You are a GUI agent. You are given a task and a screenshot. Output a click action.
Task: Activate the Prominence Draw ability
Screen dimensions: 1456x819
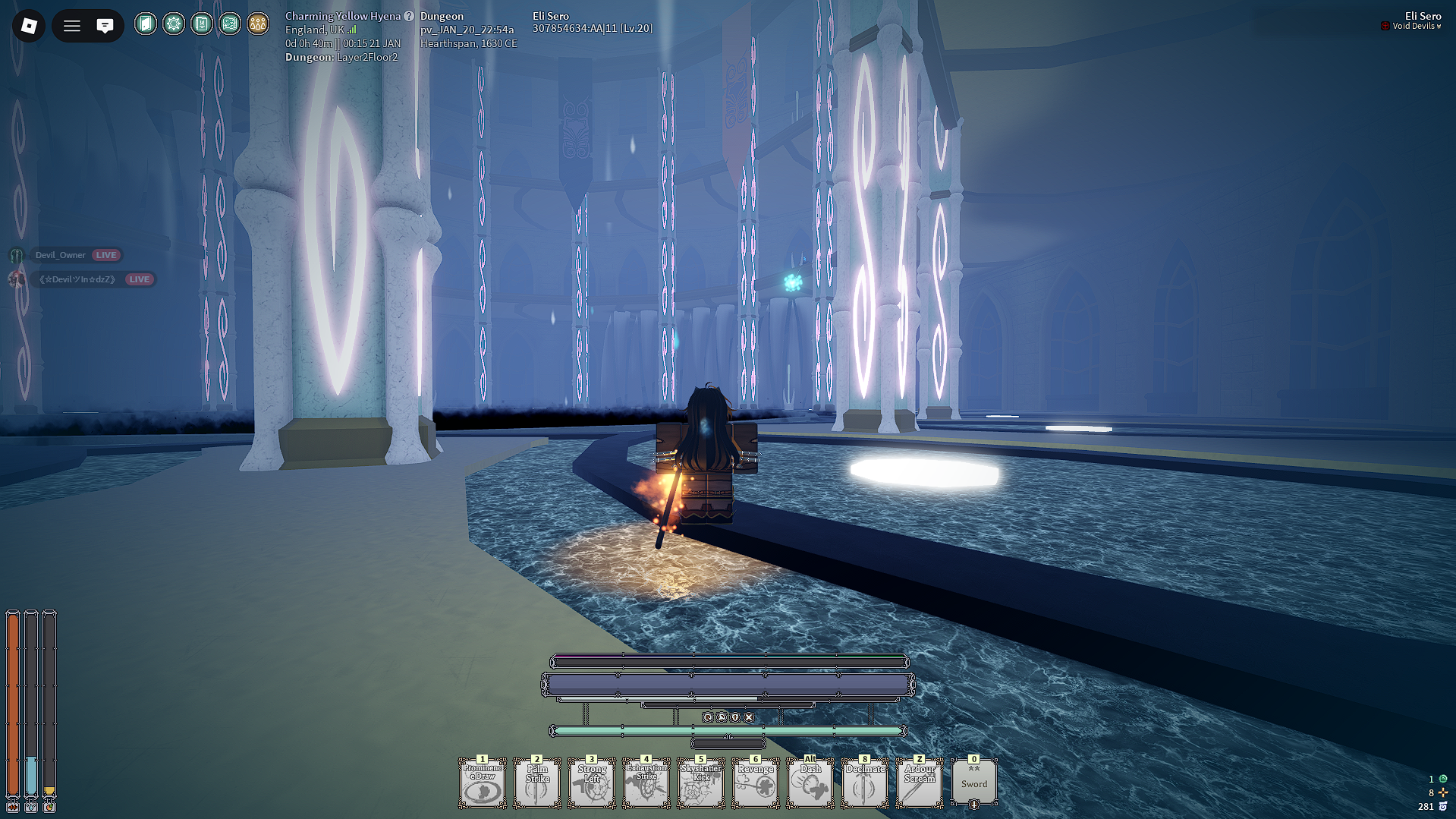pos(483,783)
